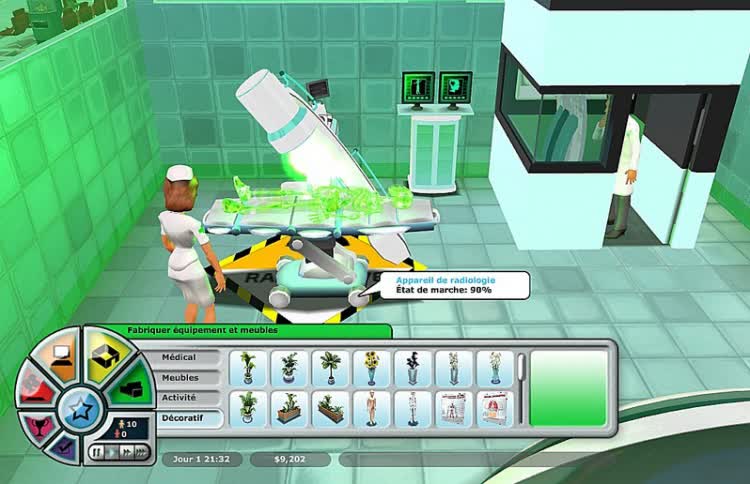750x484 pixels.
Task: Pause the game speed
Action: coord(95,452)
